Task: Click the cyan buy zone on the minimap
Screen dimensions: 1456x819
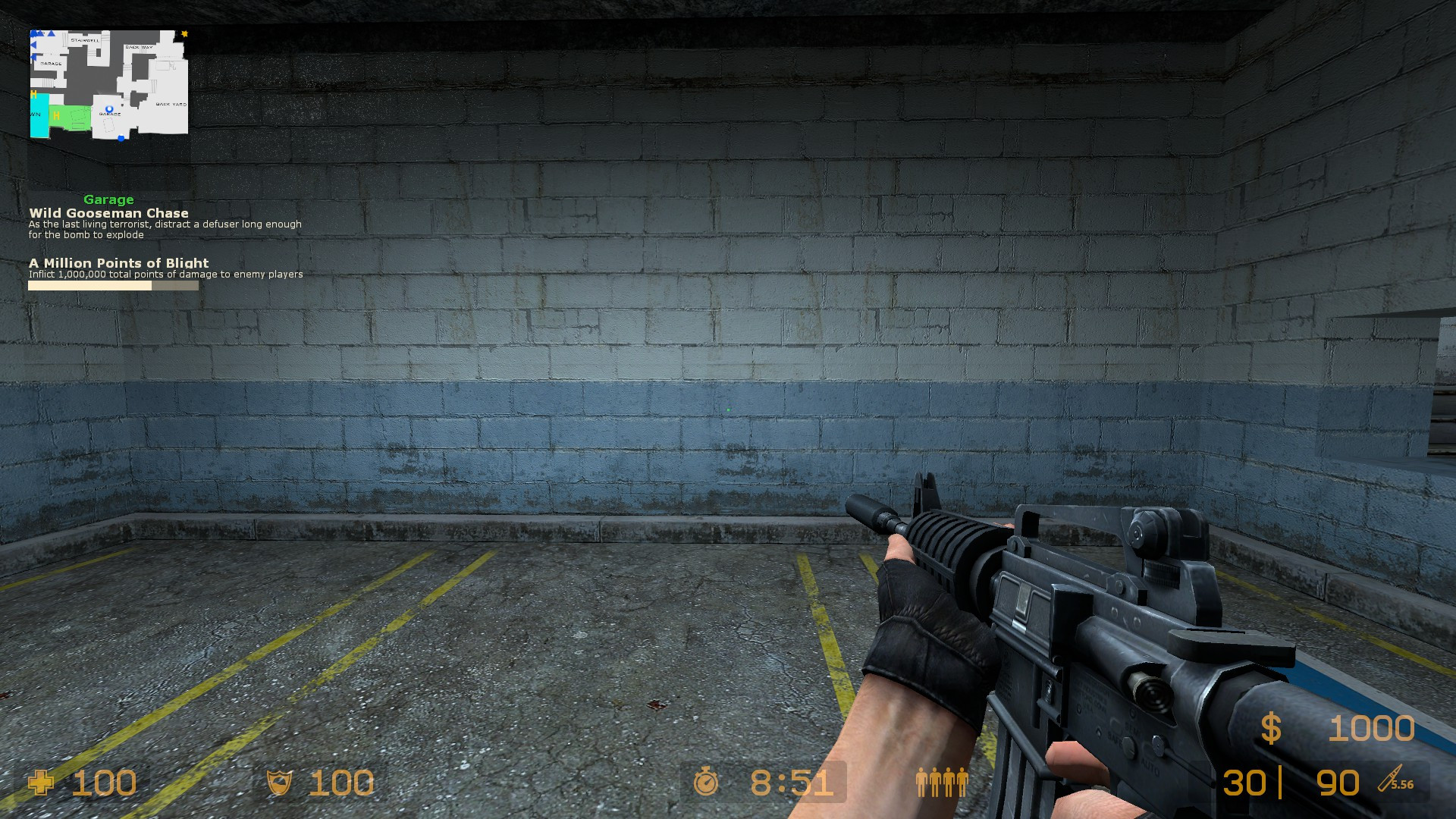Action: point(39,116)
